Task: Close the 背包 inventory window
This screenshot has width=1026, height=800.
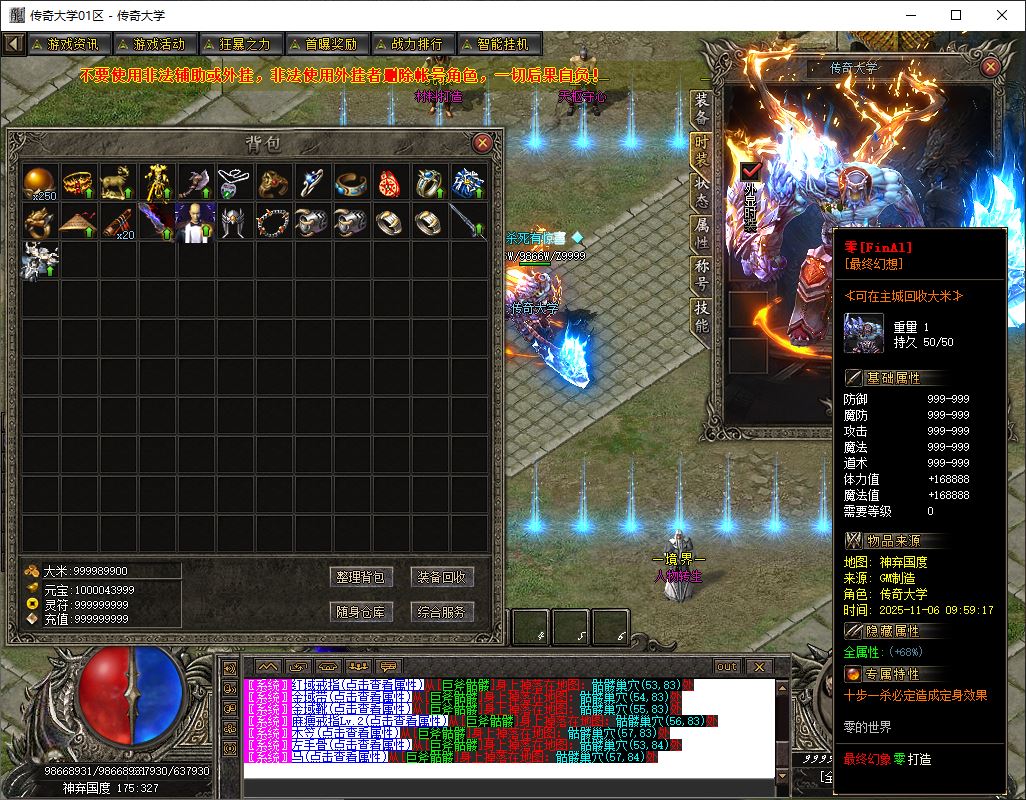Action: [482, 143]
